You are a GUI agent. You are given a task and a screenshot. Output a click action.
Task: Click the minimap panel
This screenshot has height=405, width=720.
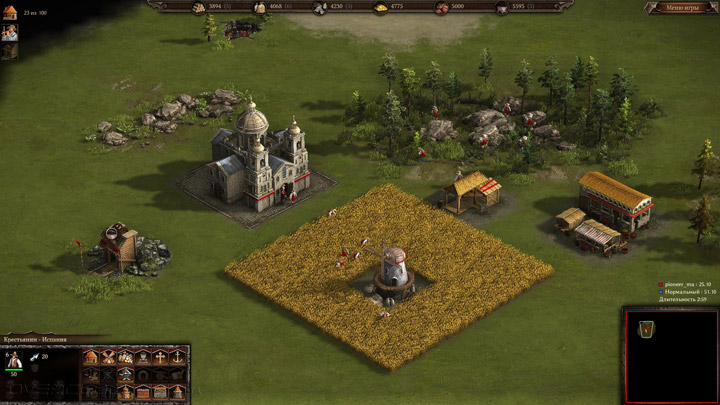(x=670, y=355)
